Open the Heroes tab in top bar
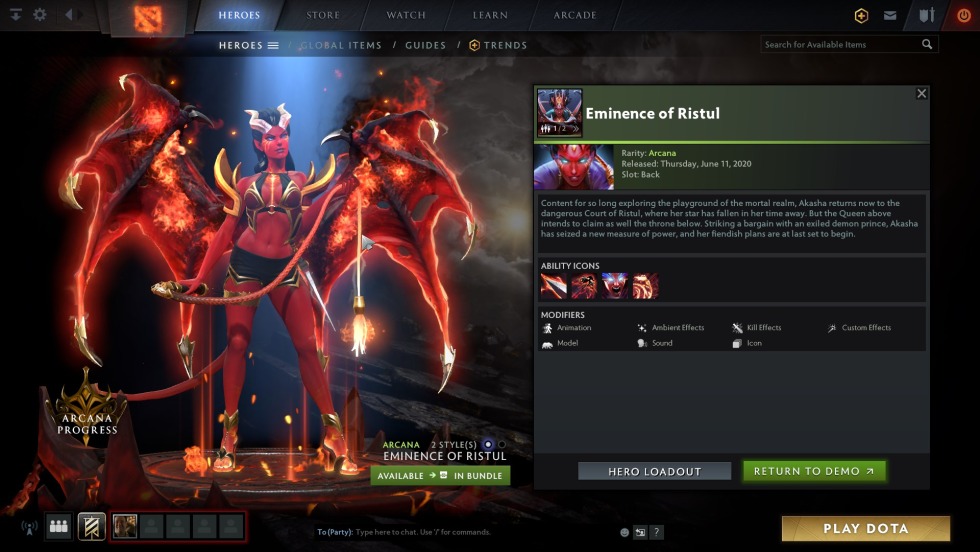The height and width of the screenshot is (552, 980). click(x=239, y=15)
